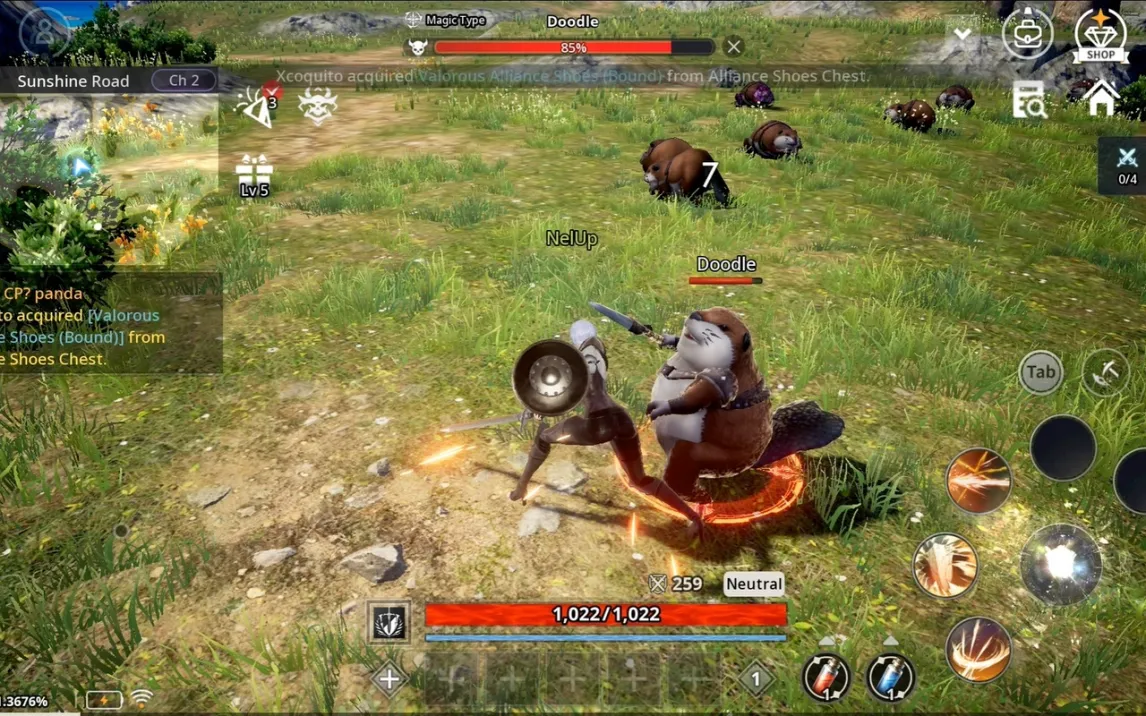Use the blue mana potion
Screen dimensions: 1146x716
pyautogui.click(x=889, y=676)
